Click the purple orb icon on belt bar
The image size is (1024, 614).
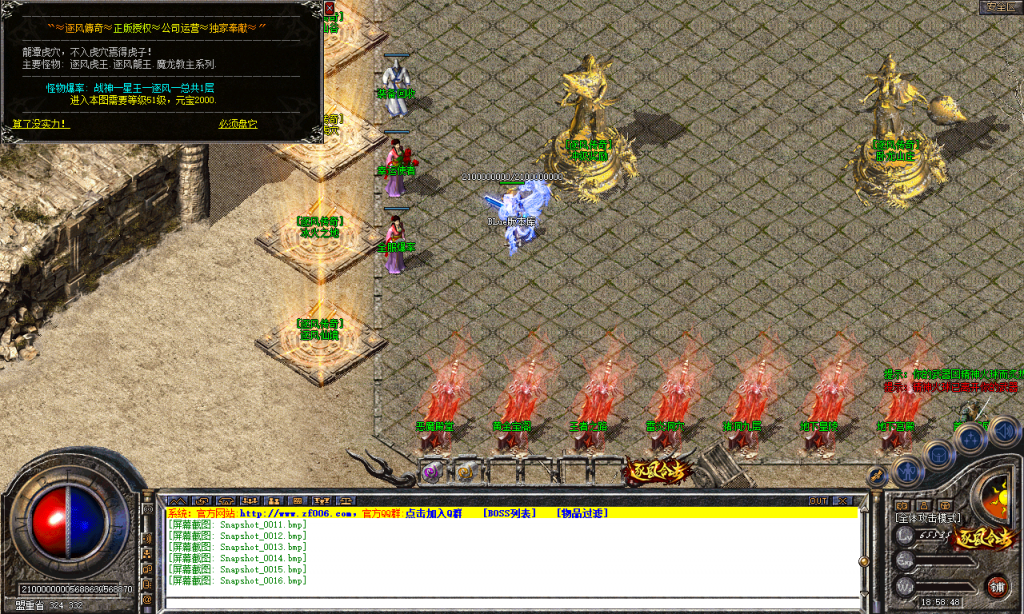(432, 470)
